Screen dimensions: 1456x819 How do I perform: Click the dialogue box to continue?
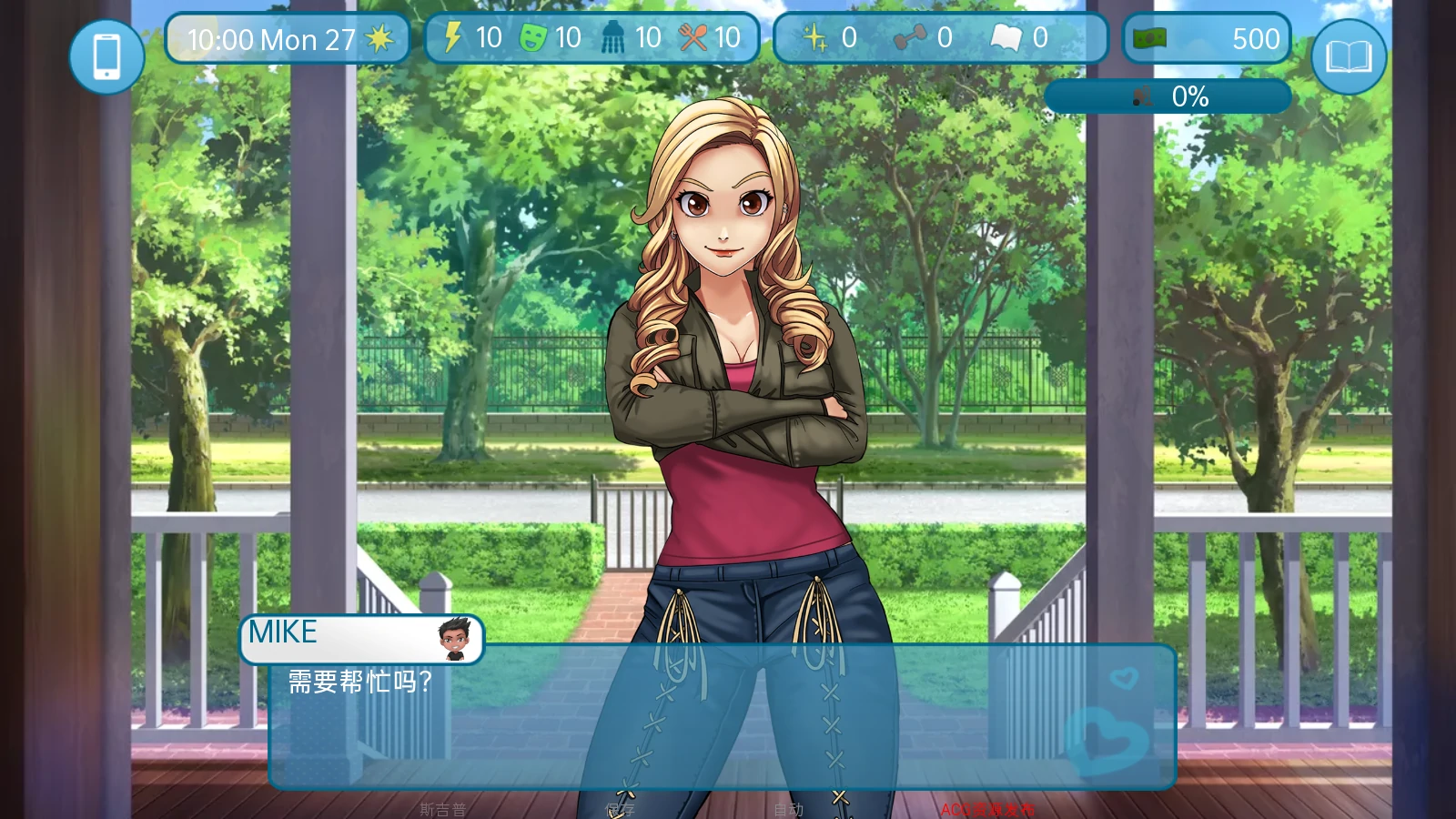(721, 717)
